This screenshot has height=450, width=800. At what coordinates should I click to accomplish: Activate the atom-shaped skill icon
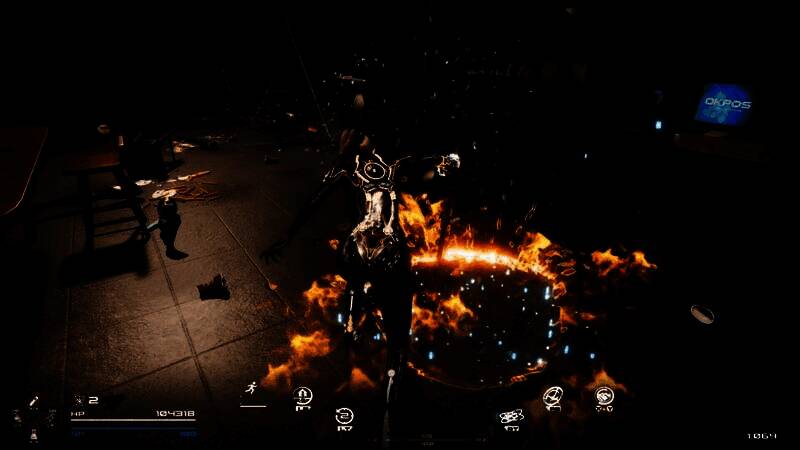(510, 416)
